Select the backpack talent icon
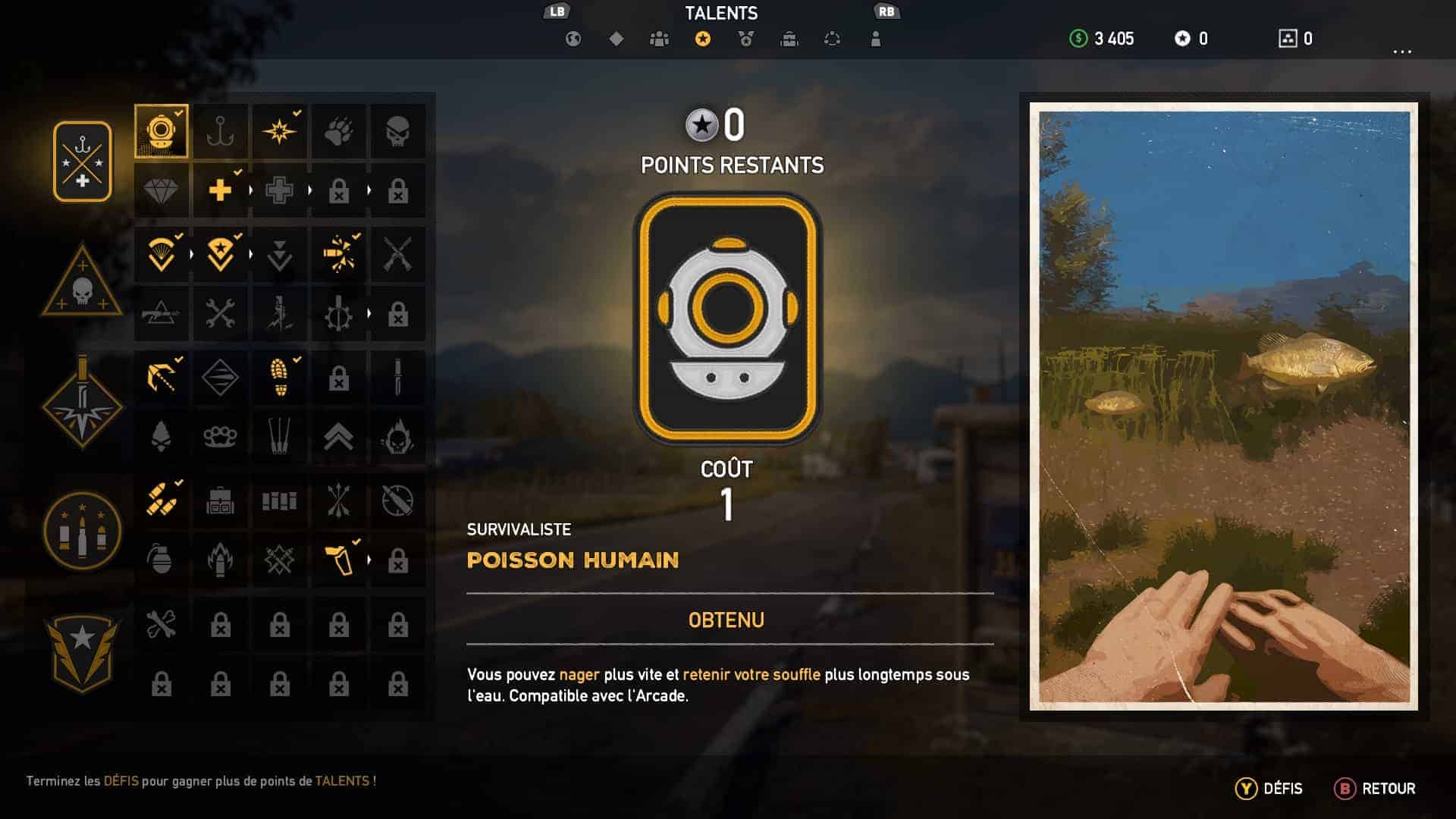The image size is (1456, 819). pos(220,500)
